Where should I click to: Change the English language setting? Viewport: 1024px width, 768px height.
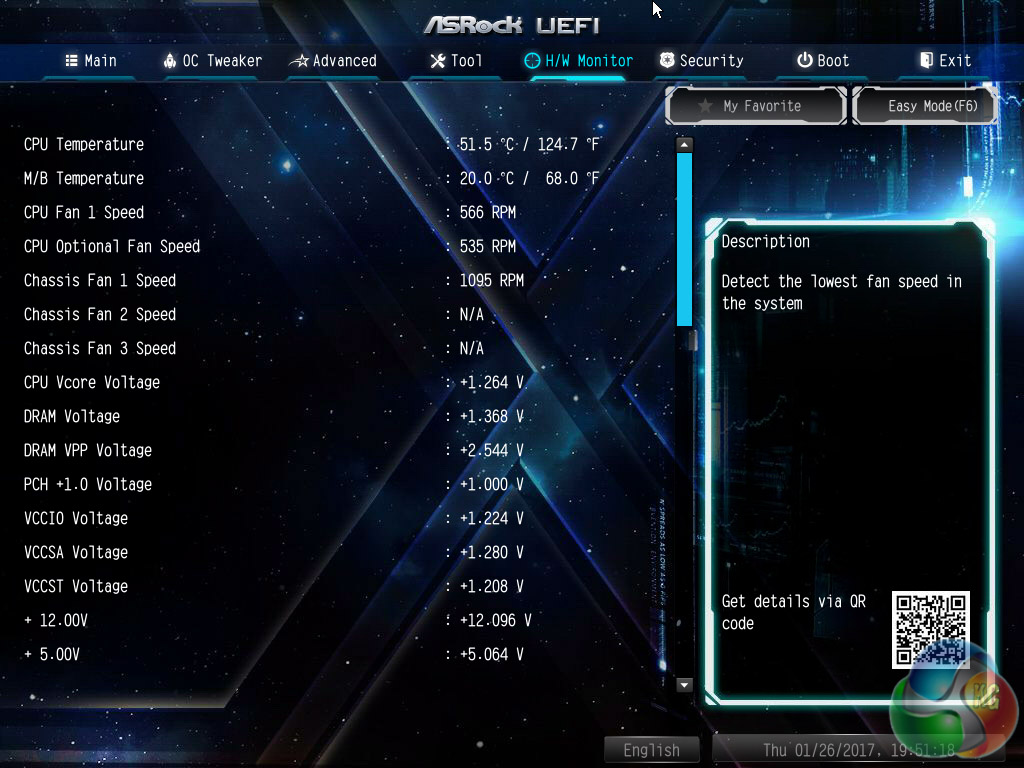click(652, 750)
